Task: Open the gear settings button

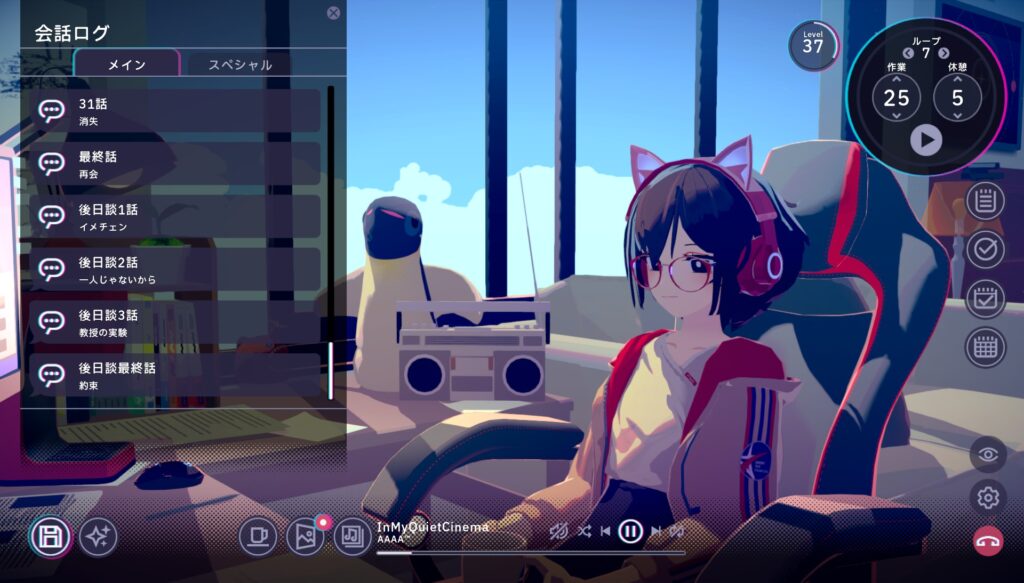Action: (x=988, y=497)
